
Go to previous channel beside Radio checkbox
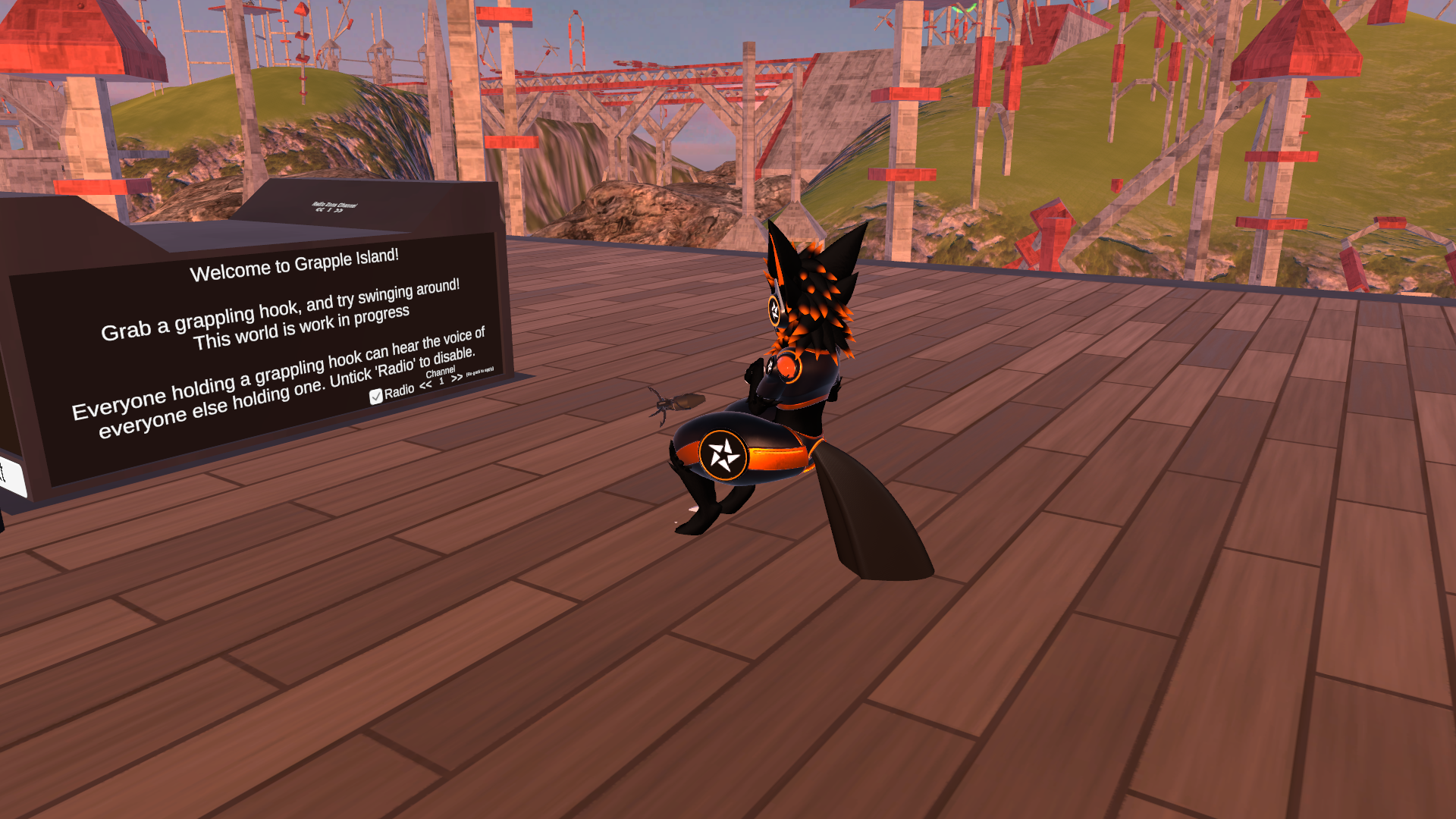point(425,385)
